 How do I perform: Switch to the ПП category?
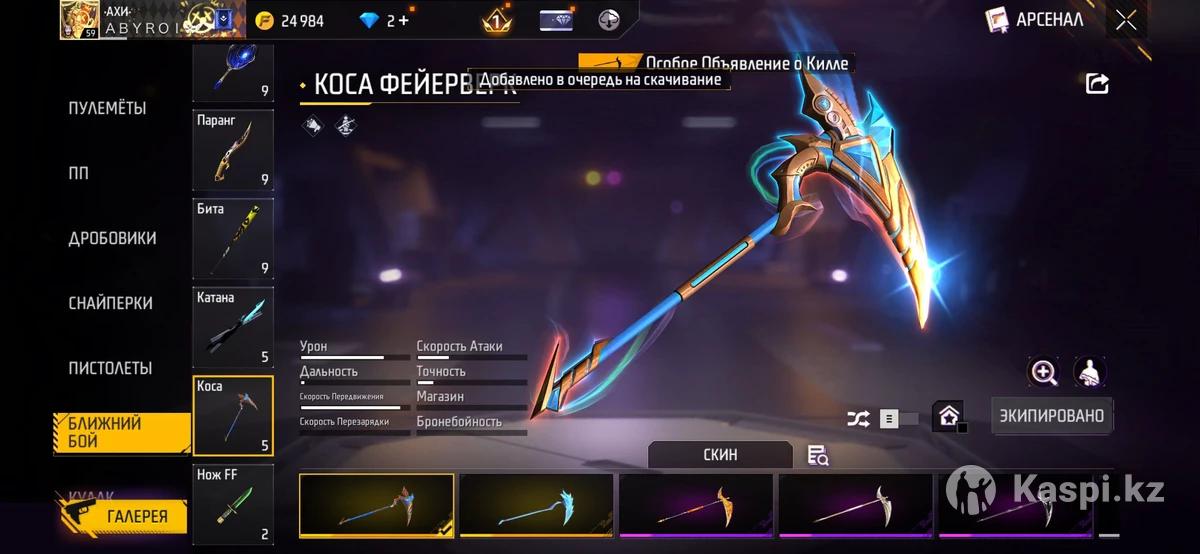click(79, 173)
